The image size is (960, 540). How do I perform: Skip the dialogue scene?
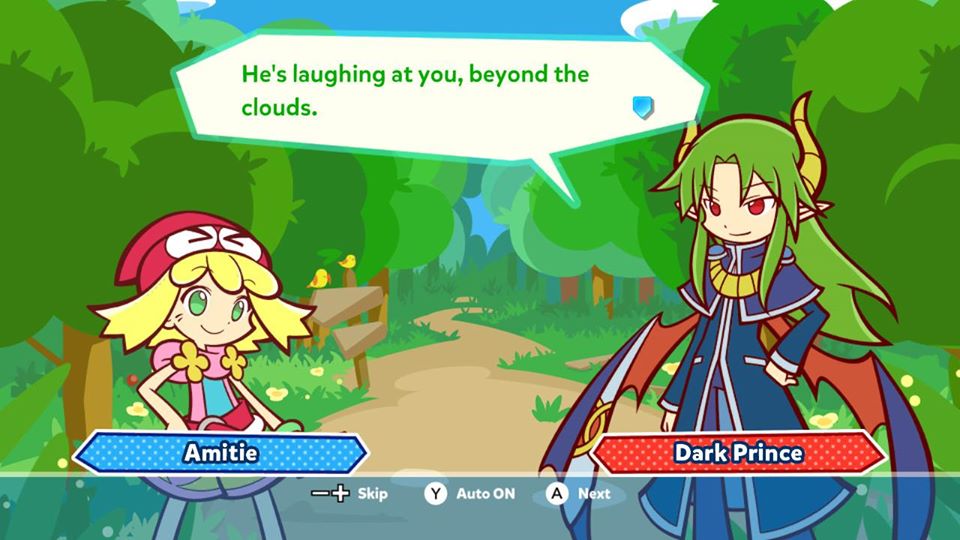click(349, 493)
